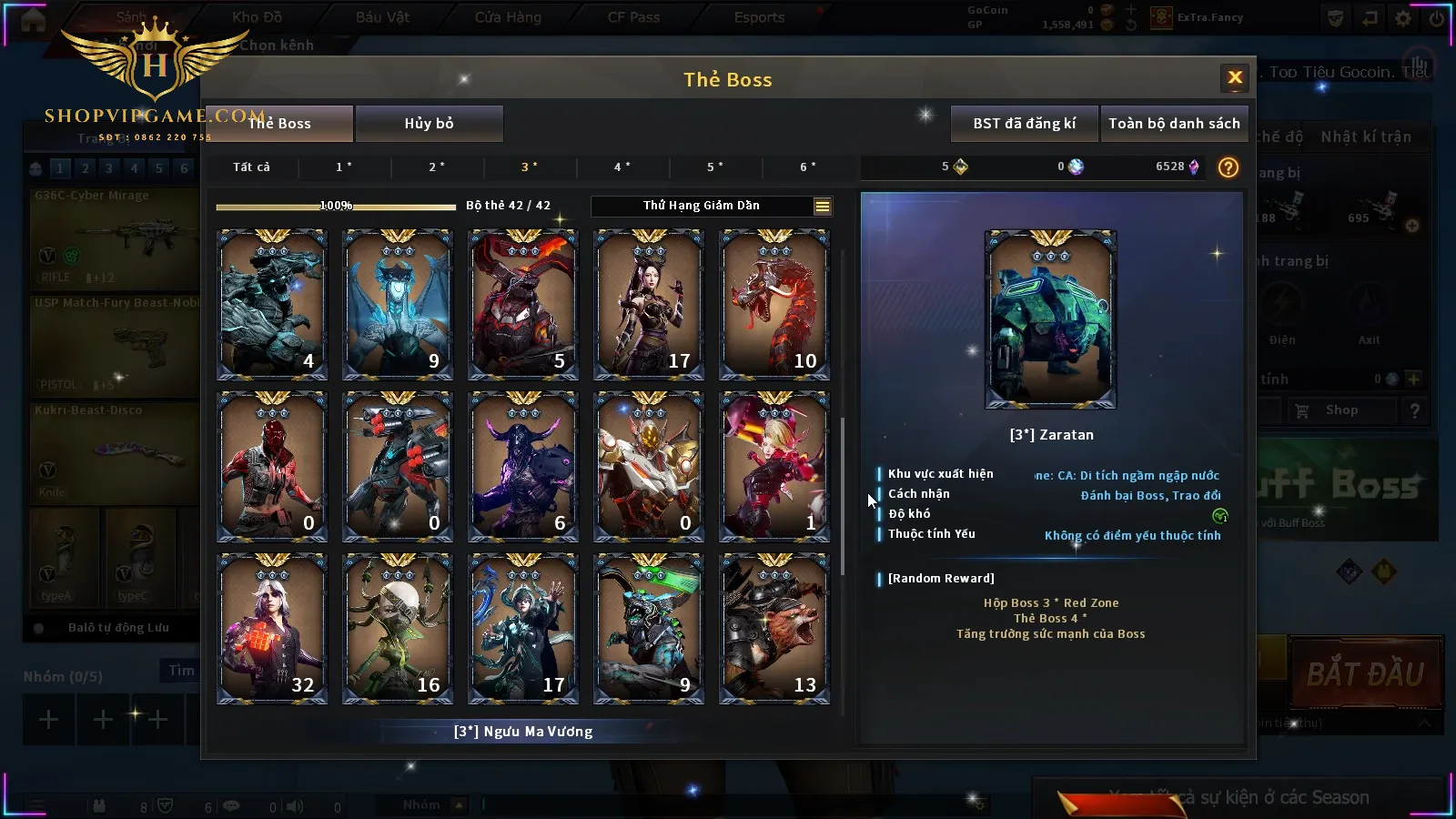This screenshot has height=819, width=1456.
Task: Show the 6-star boss cards
Action: click(x=808, y=167)
